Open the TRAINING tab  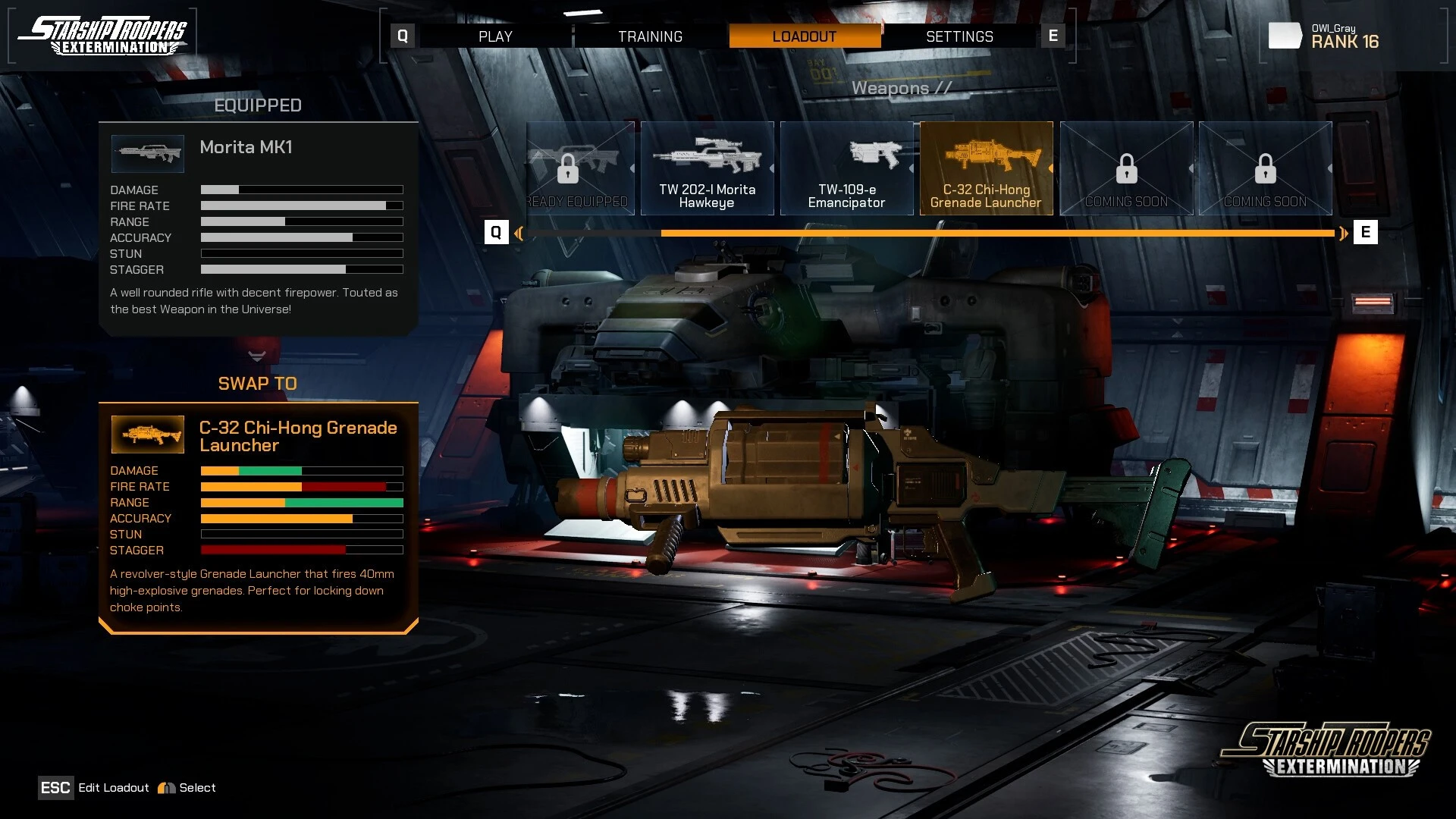(x=650, y=36)
